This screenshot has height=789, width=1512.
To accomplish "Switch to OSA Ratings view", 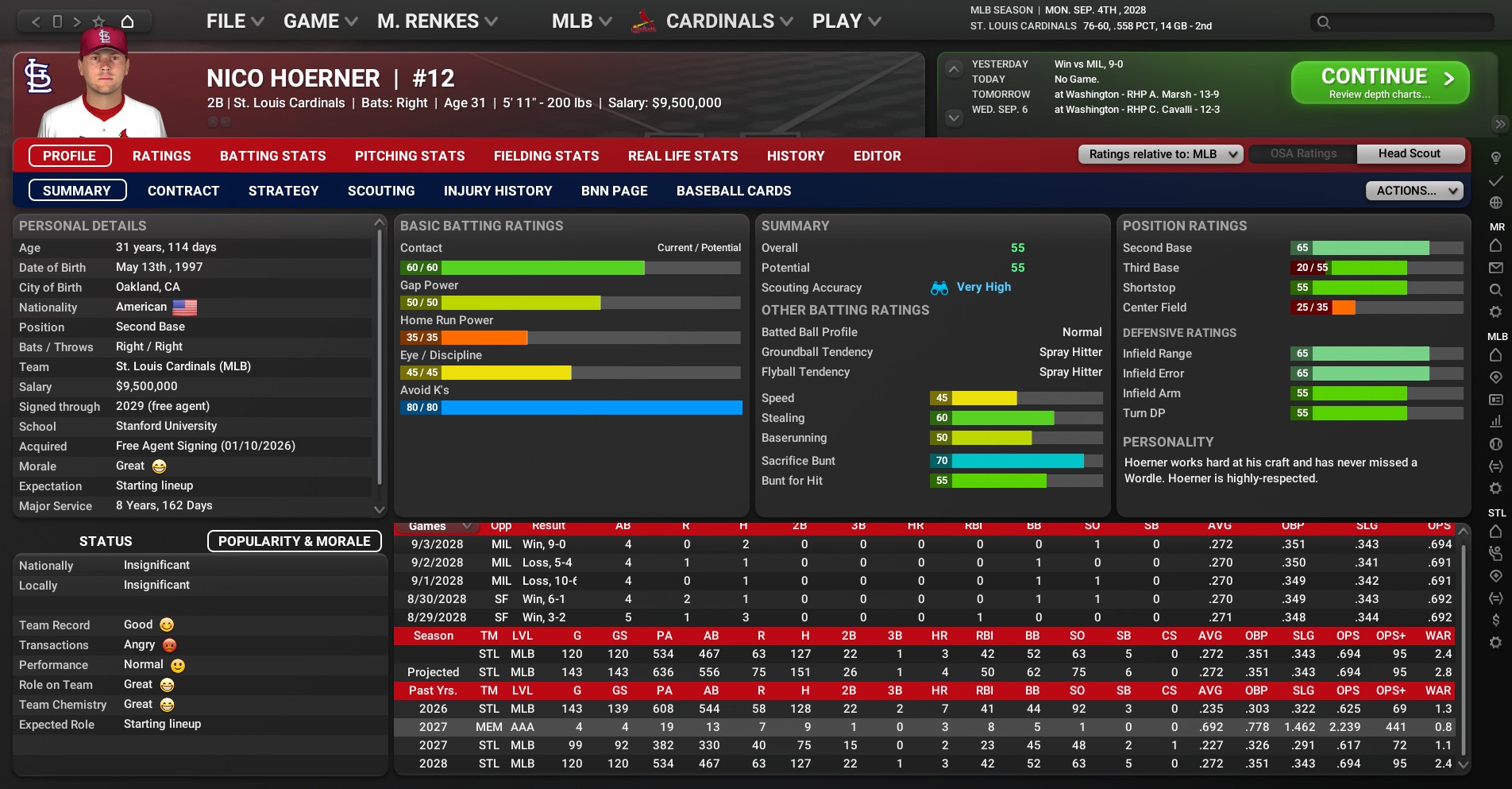I will coord(1303,154).
